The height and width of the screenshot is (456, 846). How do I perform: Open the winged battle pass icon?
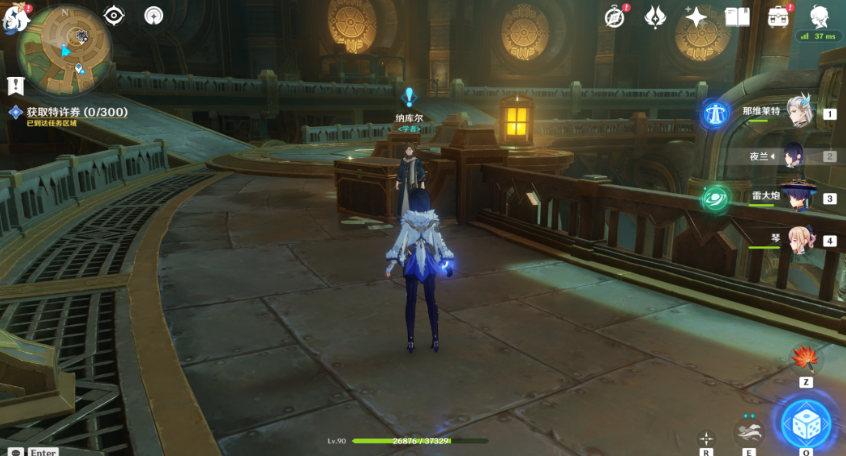point(656,16)
